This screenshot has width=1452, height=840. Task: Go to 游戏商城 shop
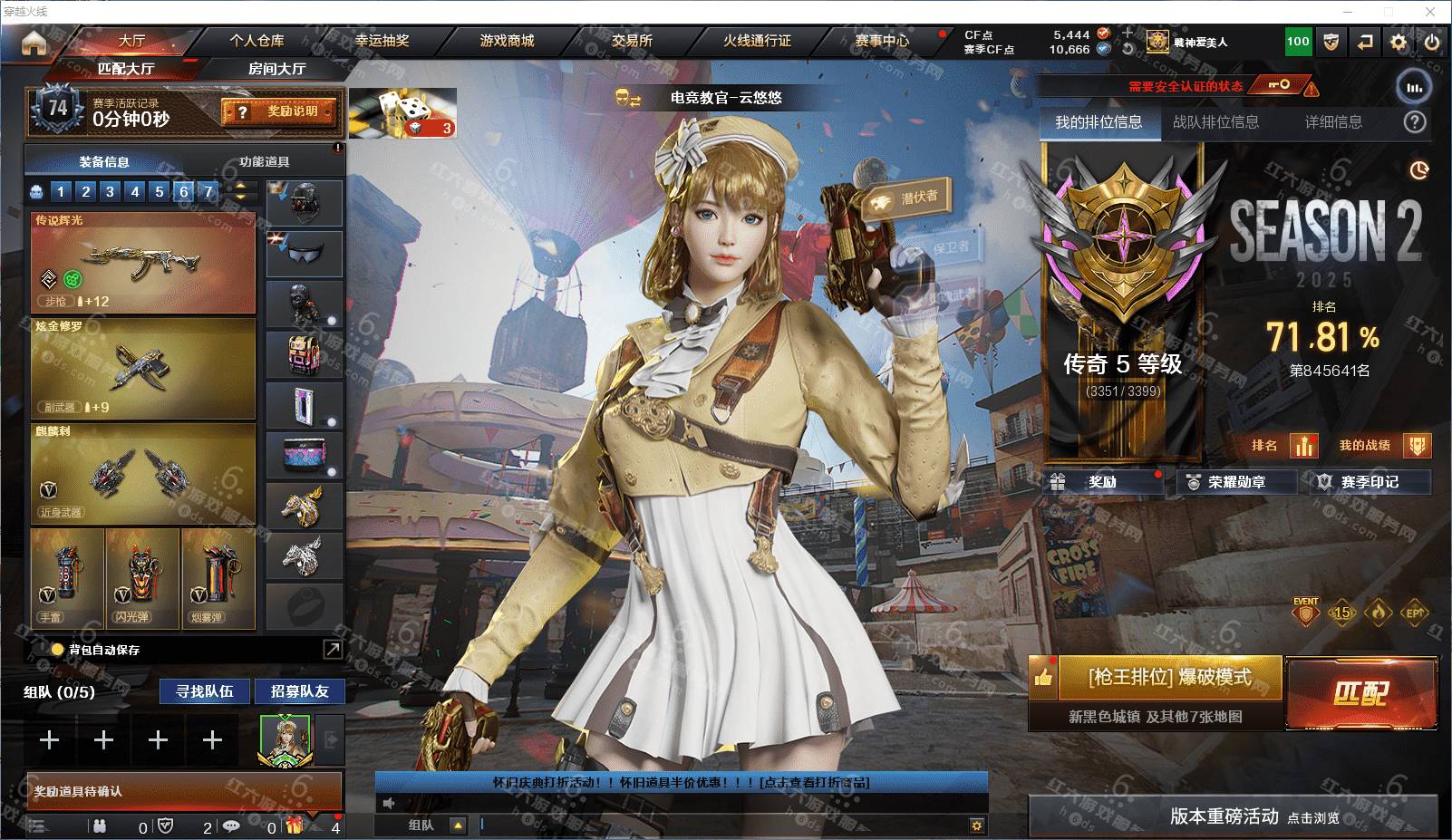pos(507,41)
